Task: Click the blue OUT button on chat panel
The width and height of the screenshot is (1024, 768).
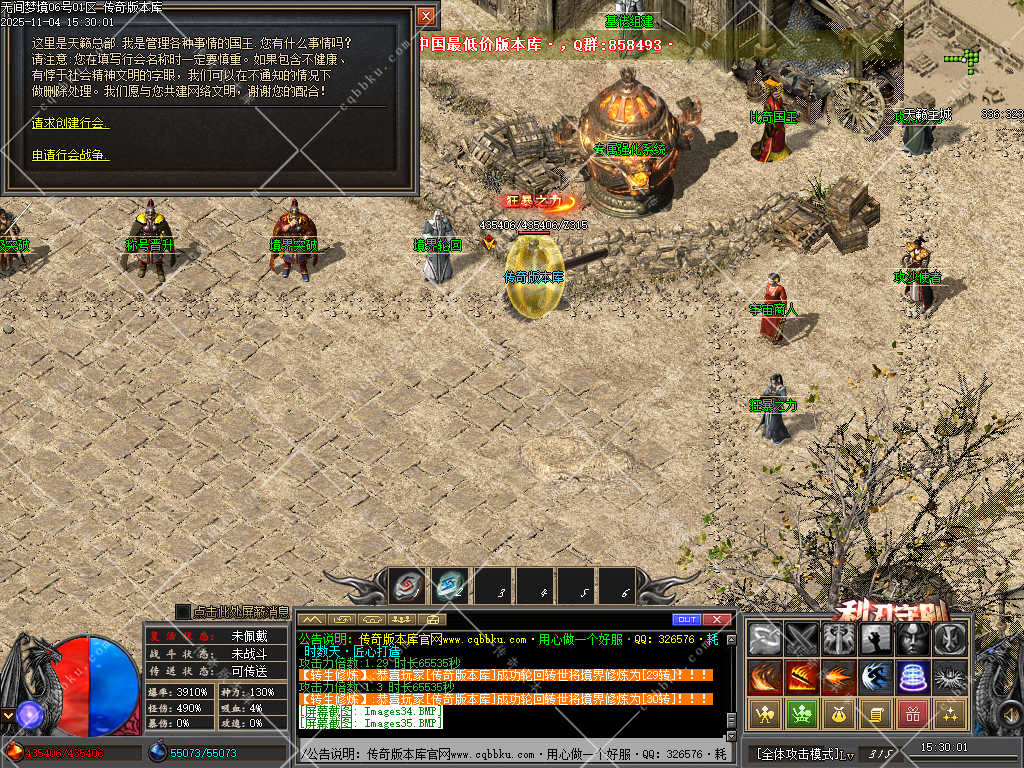Action: tap(686, 620)
